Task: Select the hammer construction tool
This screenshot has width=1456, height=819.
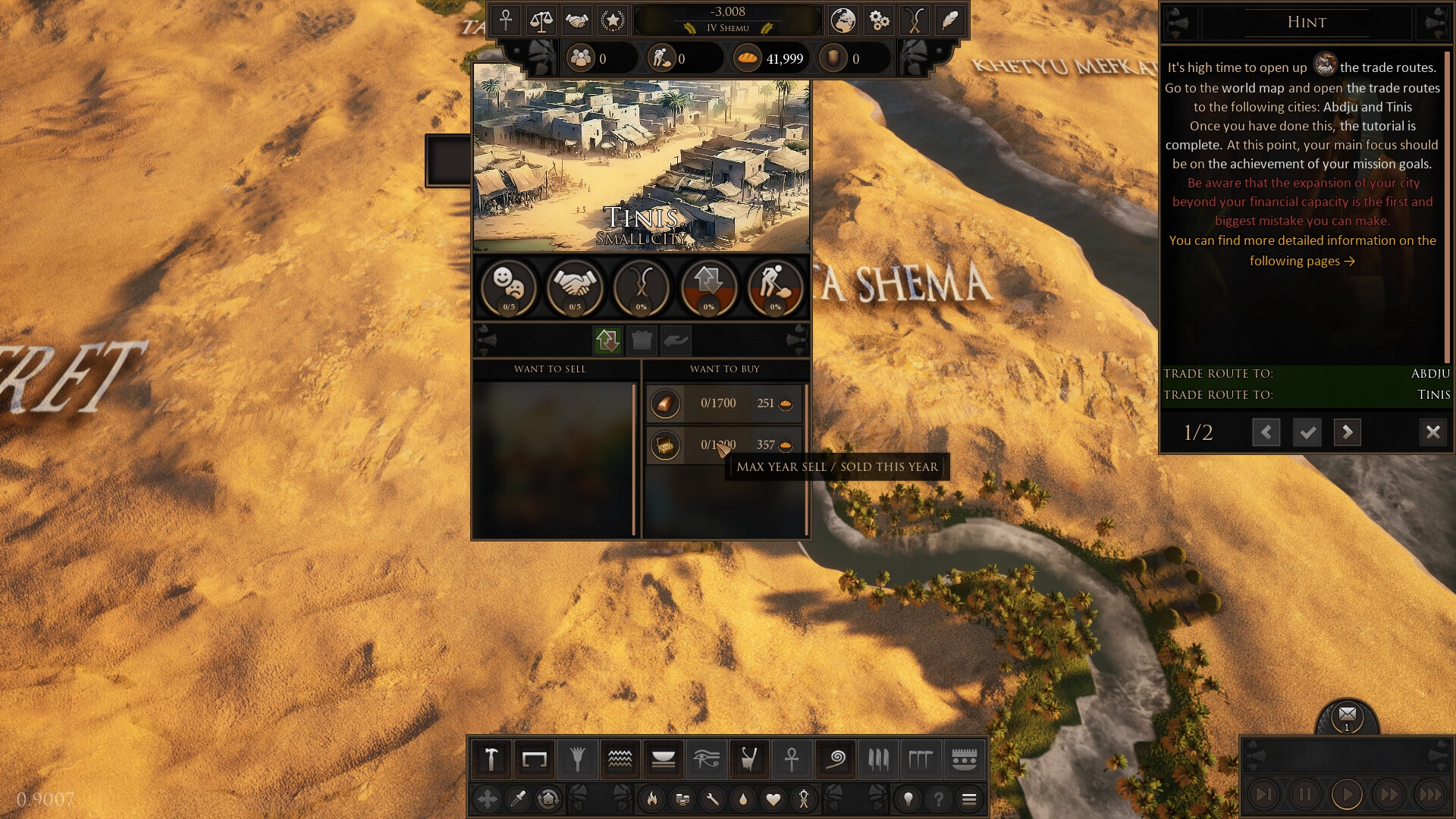Action: tap(490, 759)
